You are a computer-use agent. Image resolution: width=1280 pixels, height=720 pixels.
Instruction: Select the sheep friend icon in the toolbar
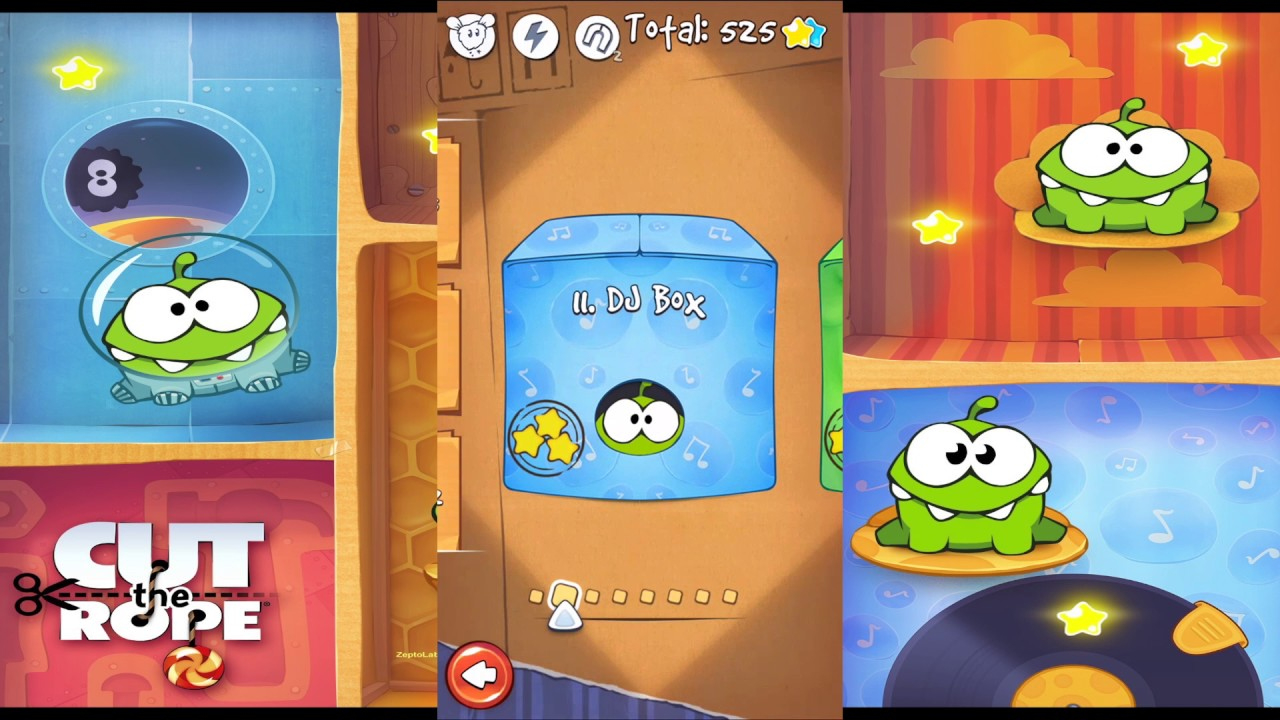(472, 37)
